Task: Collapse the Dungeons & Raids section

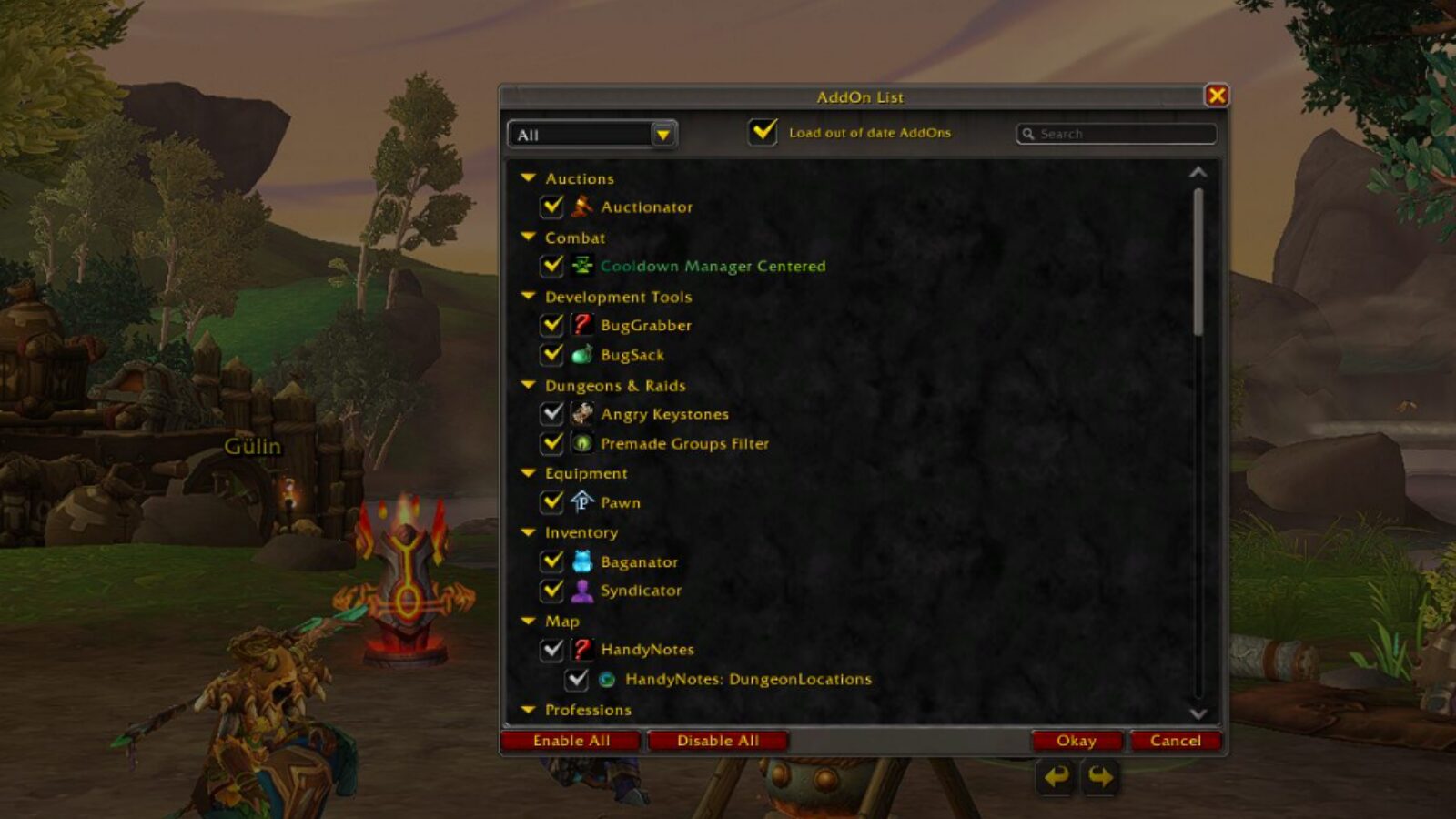Action: pyautogui.click(x=529, y=385)
